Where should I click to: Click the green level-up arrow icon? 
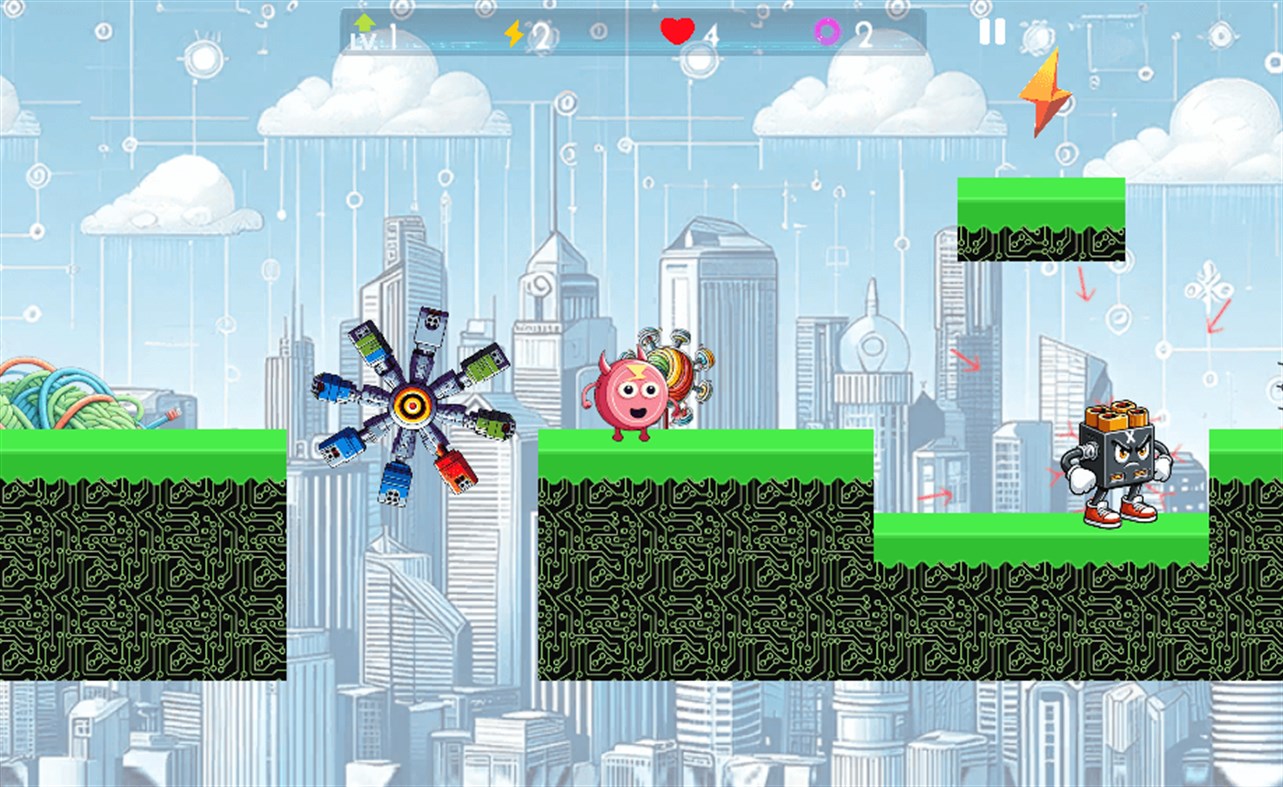tap(365, 24)
